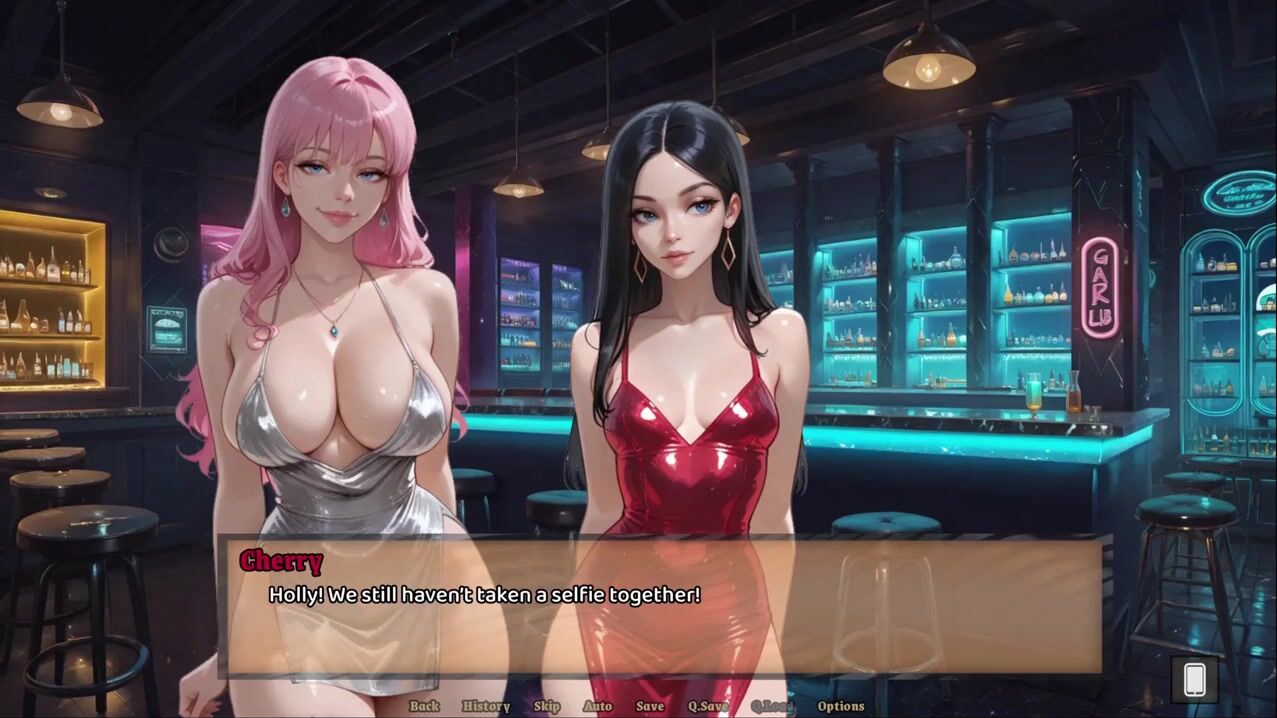Advance Cherry's dialogue text box
1277x718 pixels.
[x=660, y=608]
